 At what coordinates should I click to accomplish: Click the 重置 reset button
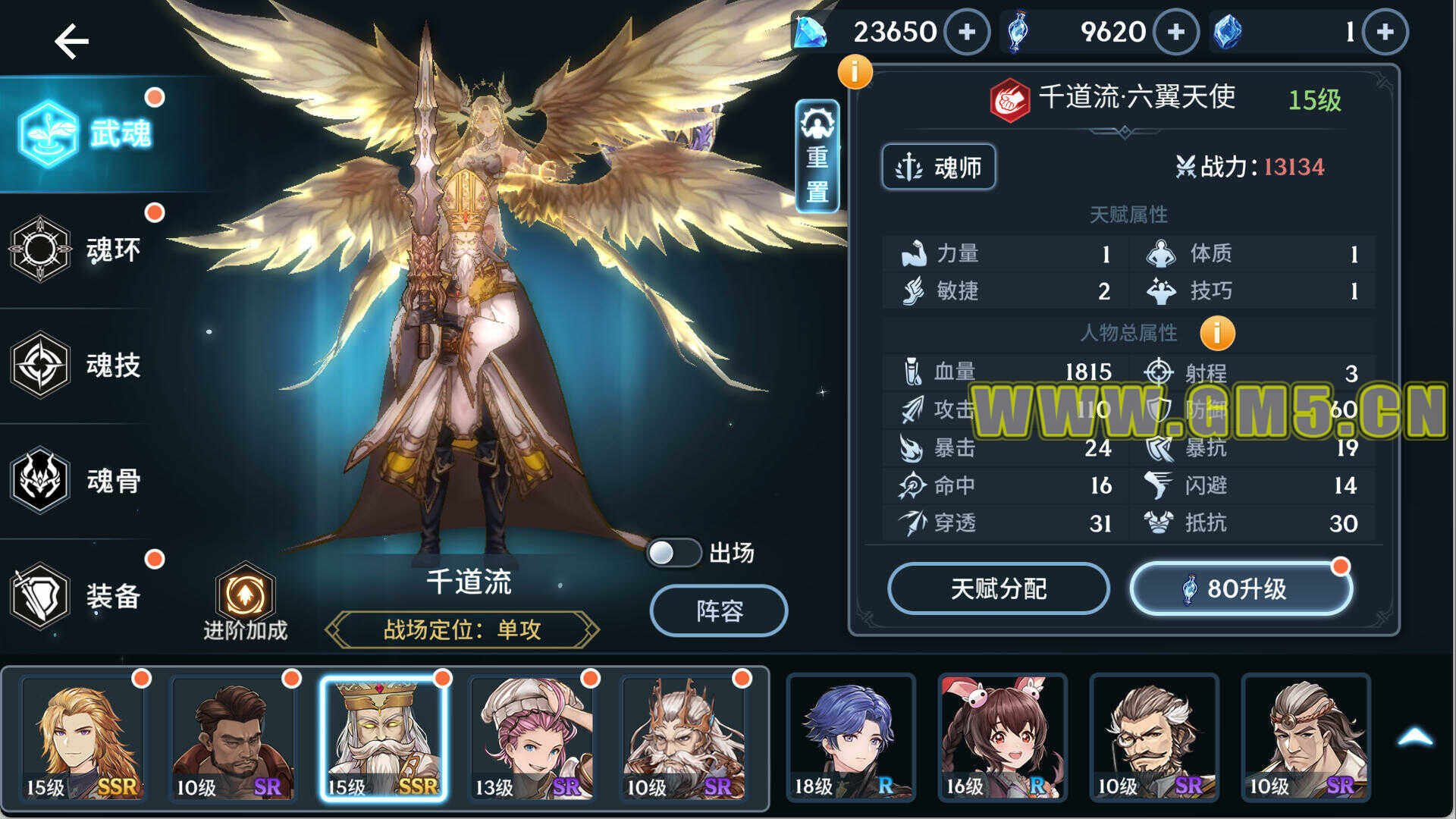pyautogui.click(x=817, y=157)
